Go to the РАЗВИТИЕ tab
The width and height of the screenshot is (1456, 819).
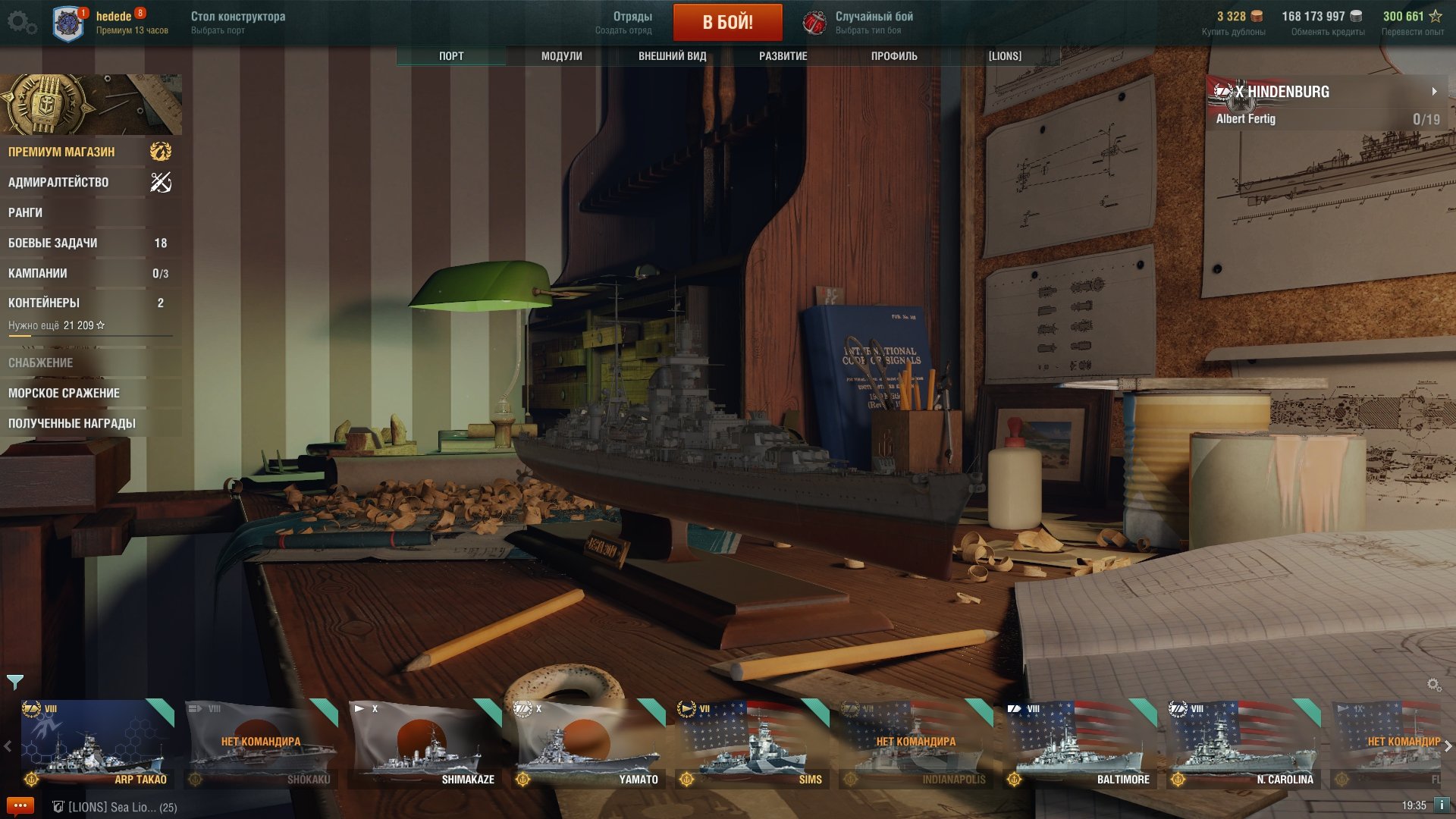coord(783,56)
